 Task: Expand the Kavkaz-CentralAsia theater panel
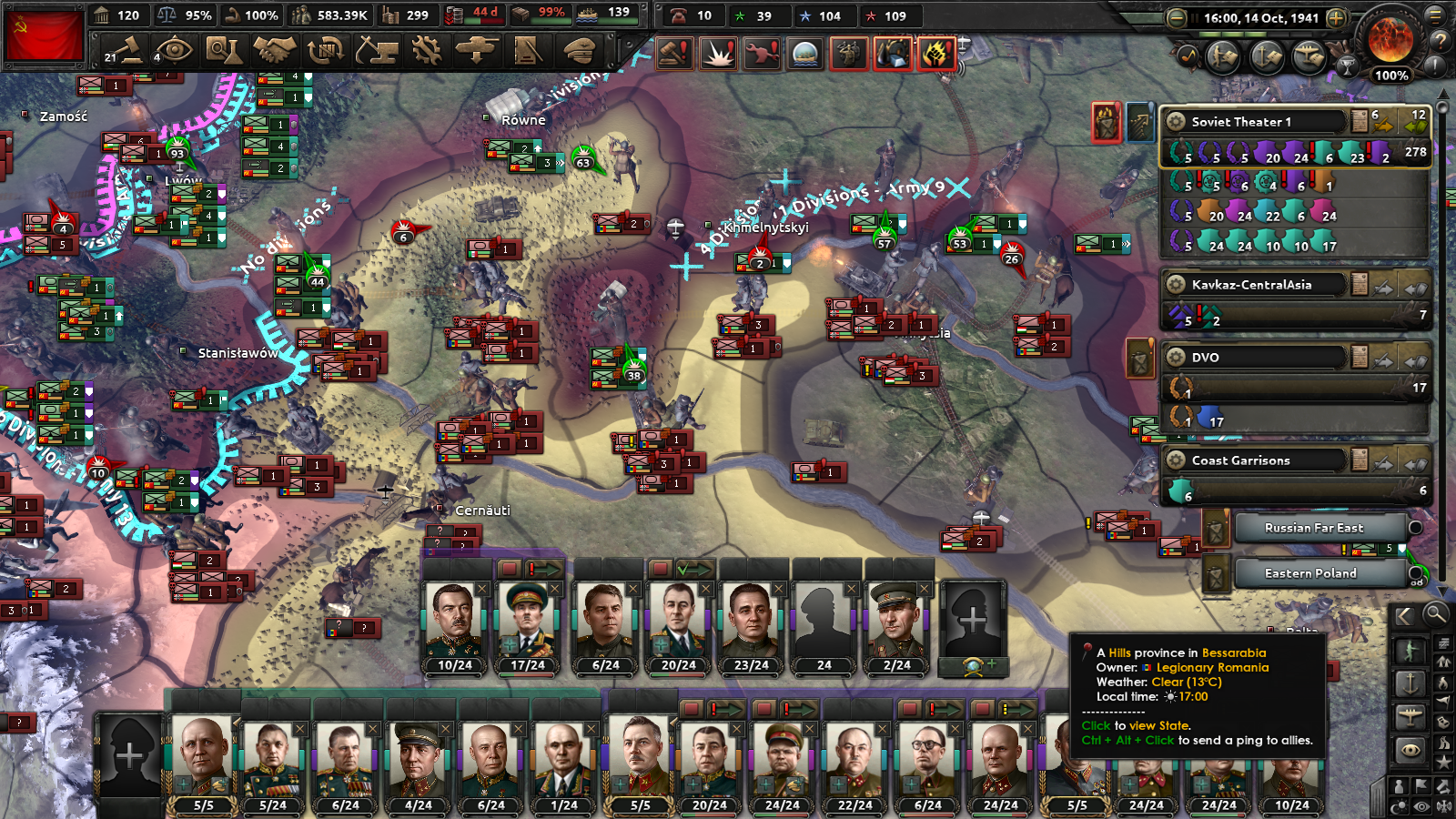click(x=1256, y=284)
